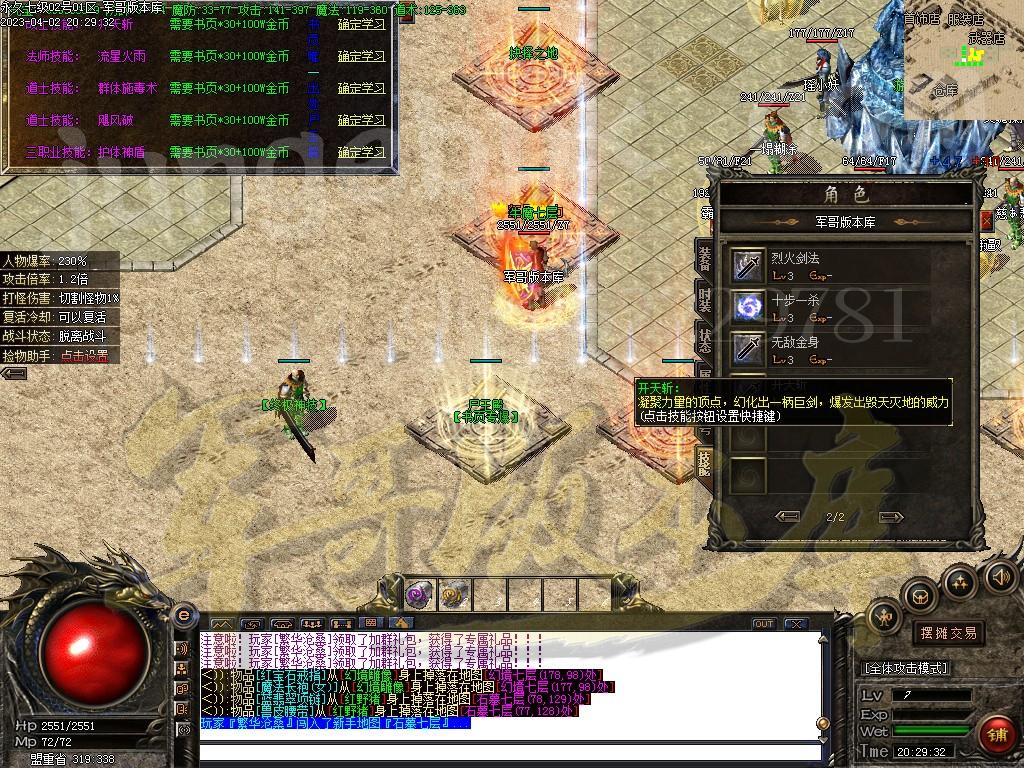Confirm learning the 飓风破 skill

pos(361,120)
